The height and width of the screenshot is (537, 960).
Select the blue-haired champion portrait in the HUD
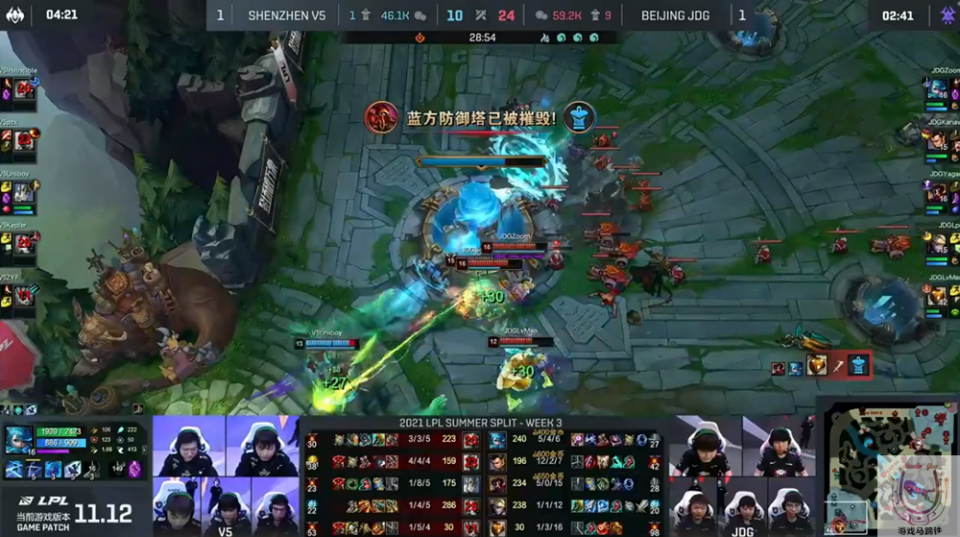18,442
